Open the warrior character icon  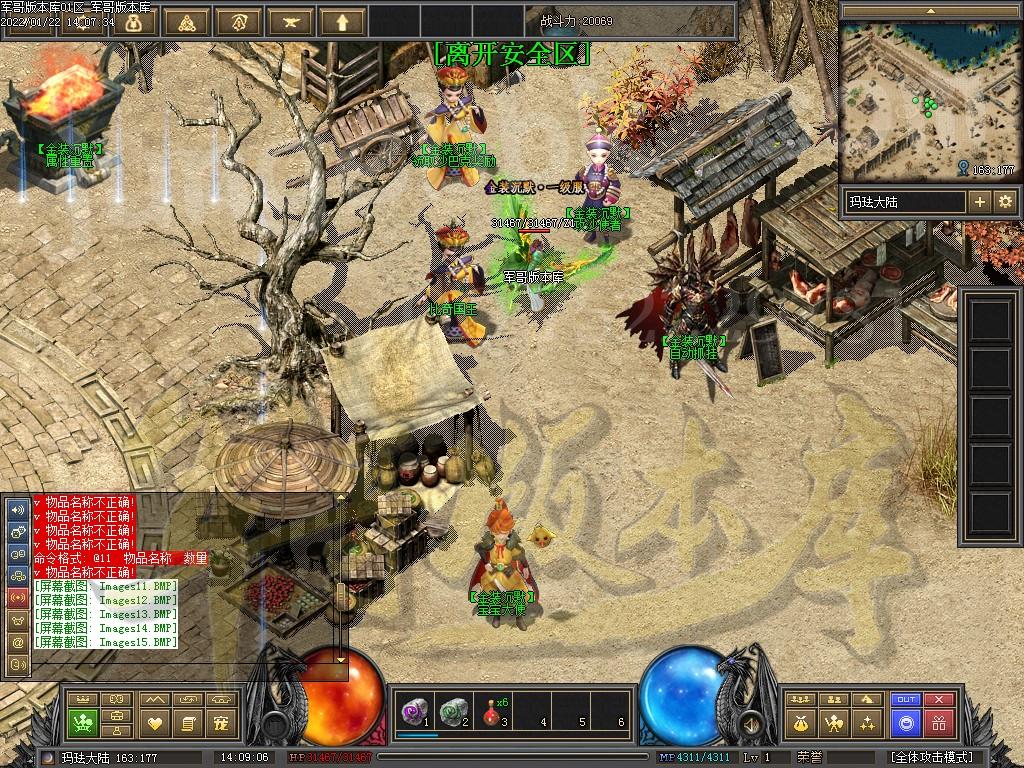click(833, 722)
